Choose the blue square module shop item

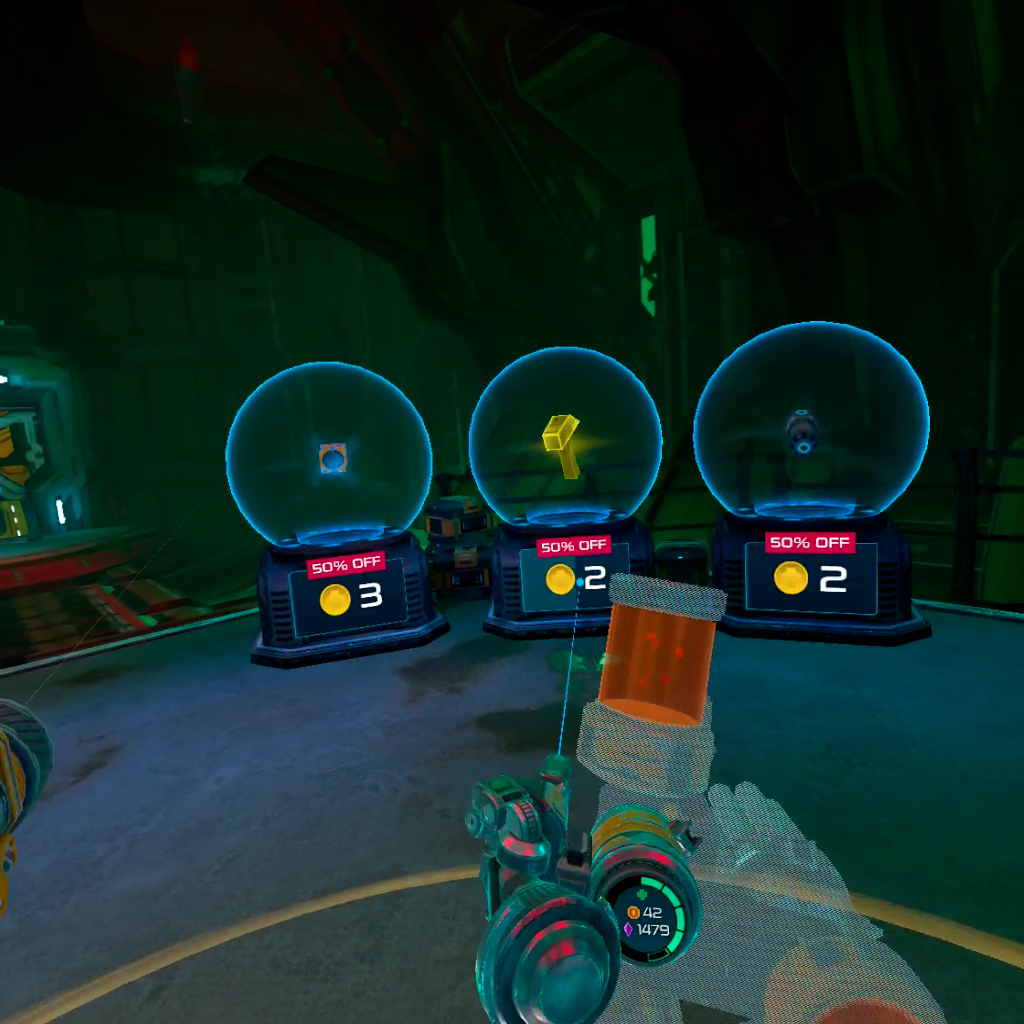pos(333,458)
